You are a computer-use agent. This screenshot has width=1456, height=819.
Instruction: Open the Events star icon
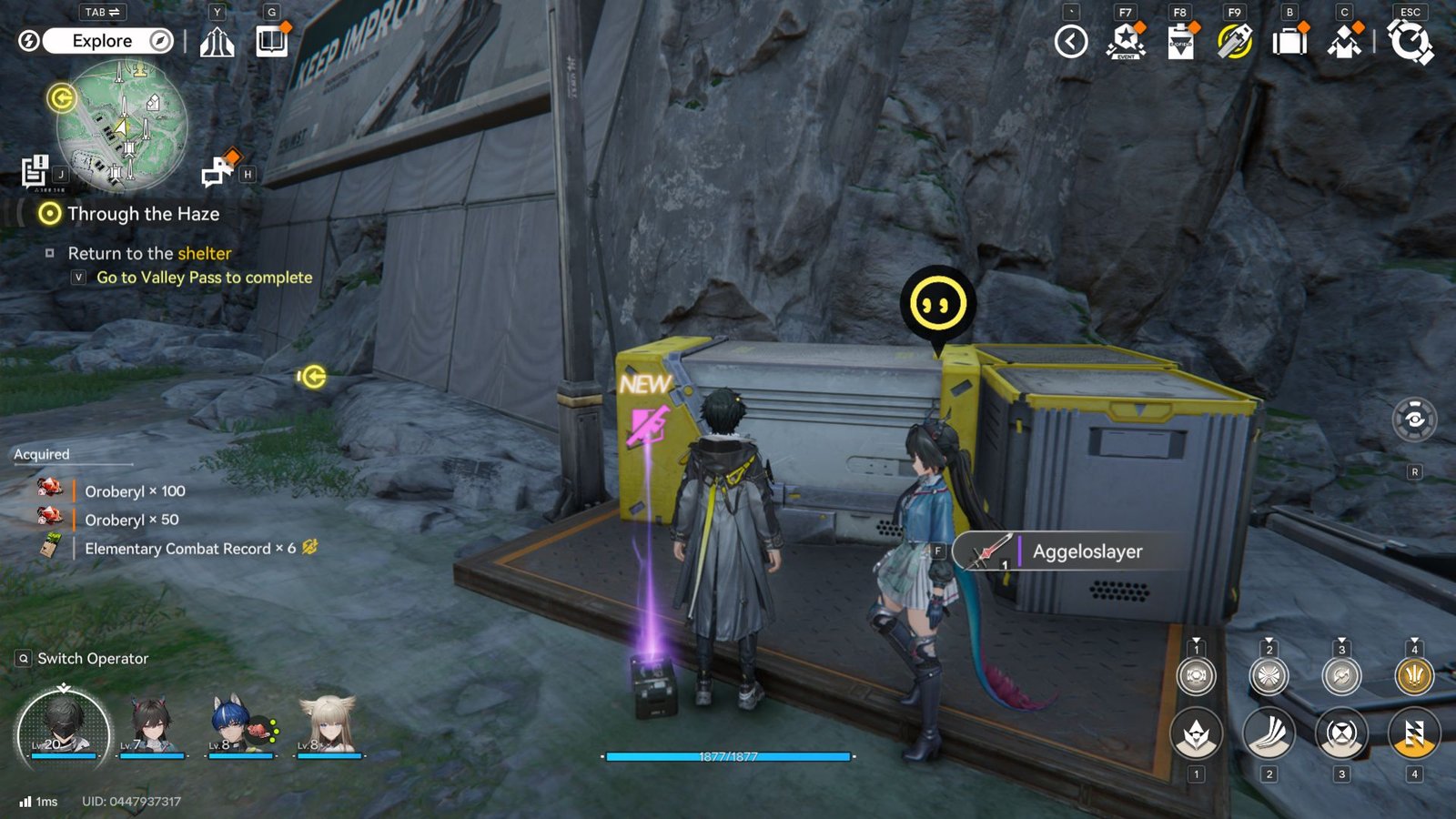(x=1126, y=42)
